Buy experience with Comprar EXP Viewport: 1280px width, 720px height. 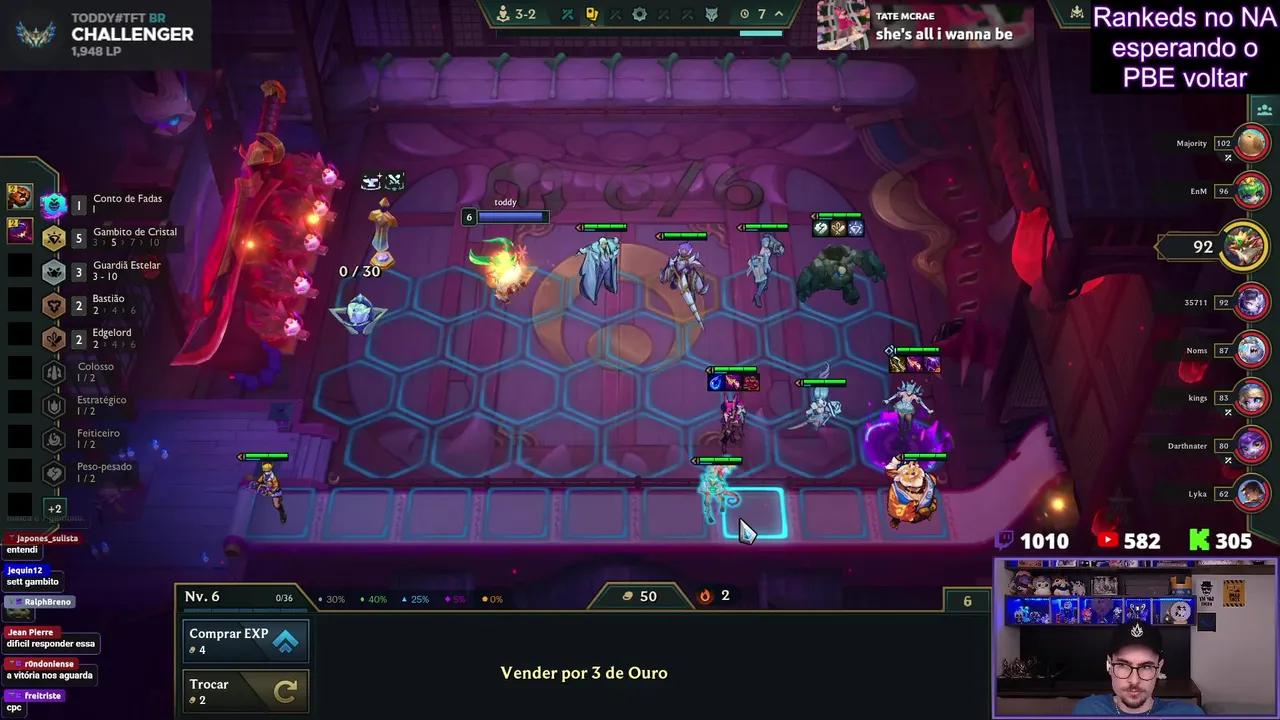click(246, 641)
